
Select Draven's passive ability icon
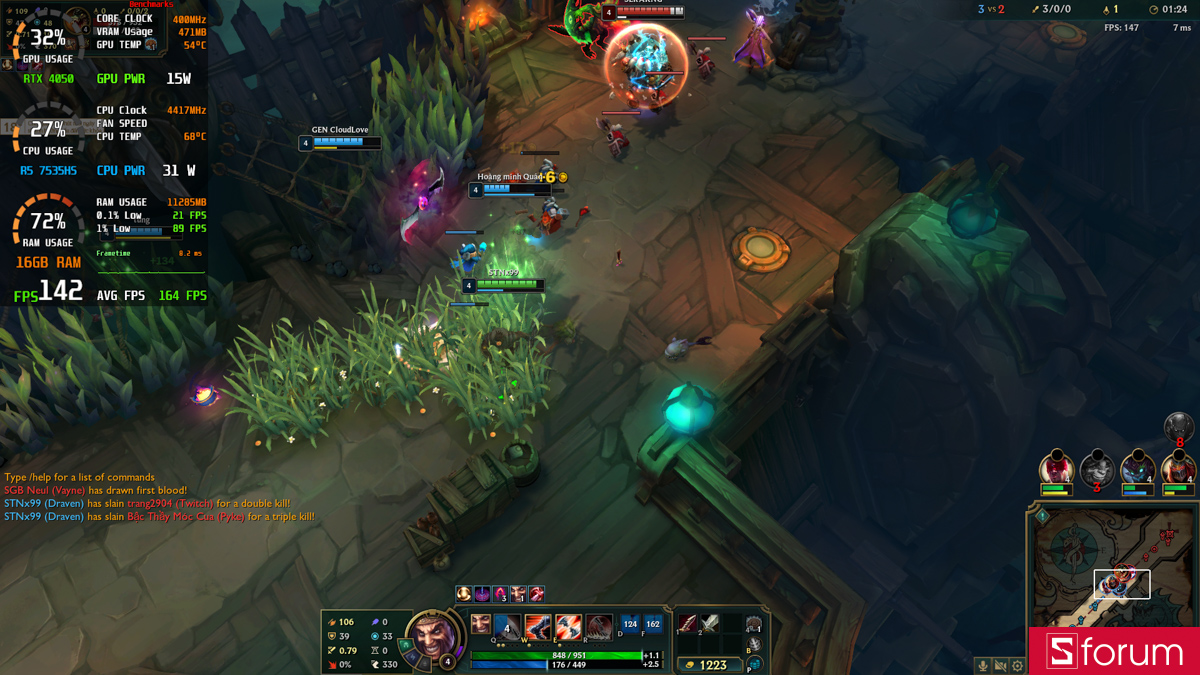(x=481, y=625)
